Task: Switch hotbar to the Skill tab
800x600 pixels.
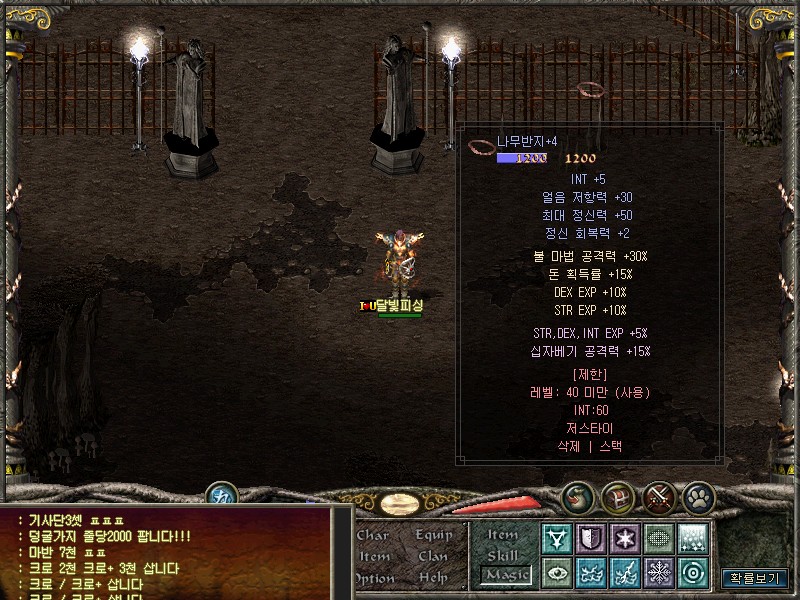Action: 503,555
